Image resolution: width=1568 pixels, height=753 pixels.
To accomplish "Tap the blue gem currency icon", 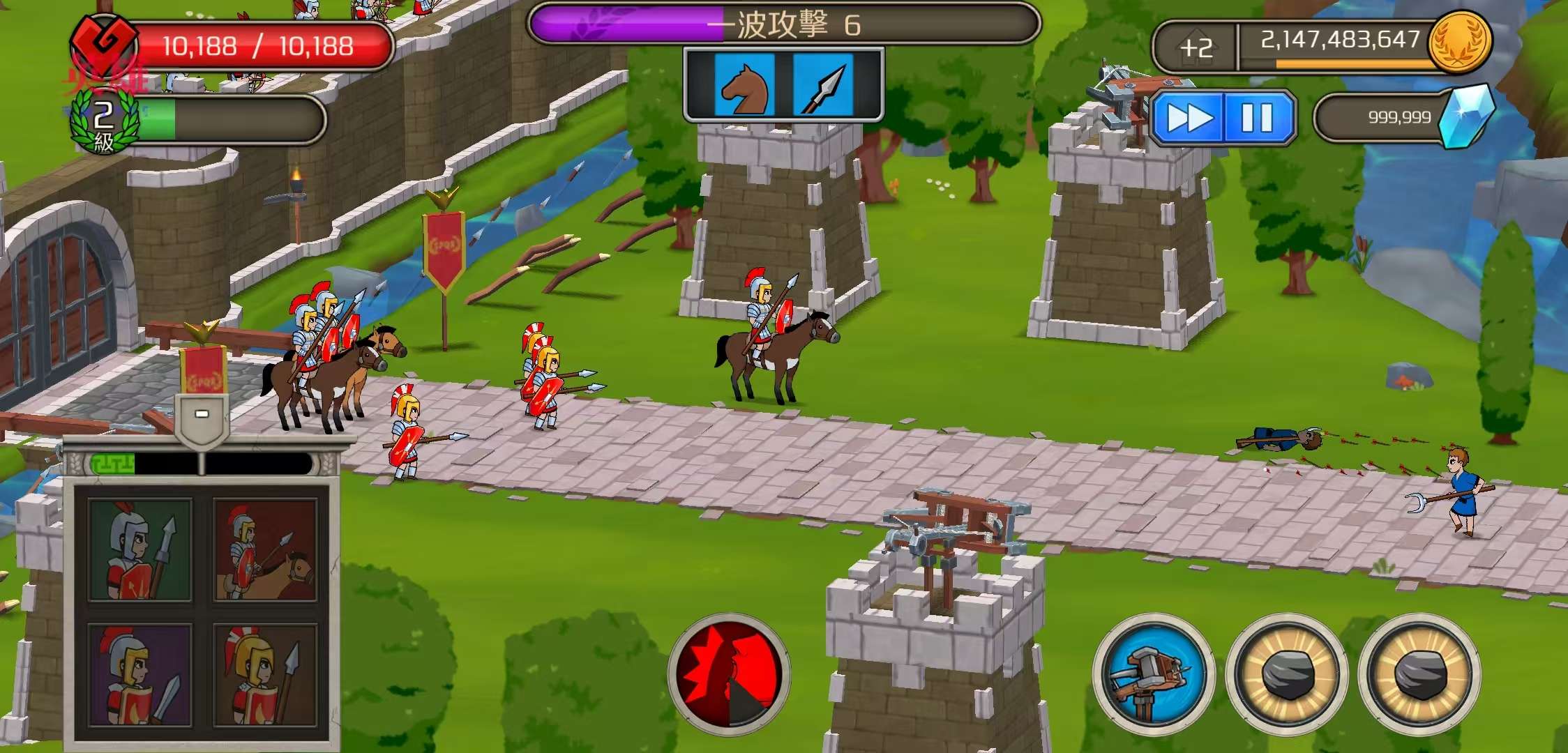I will (x=1468, y=116).
